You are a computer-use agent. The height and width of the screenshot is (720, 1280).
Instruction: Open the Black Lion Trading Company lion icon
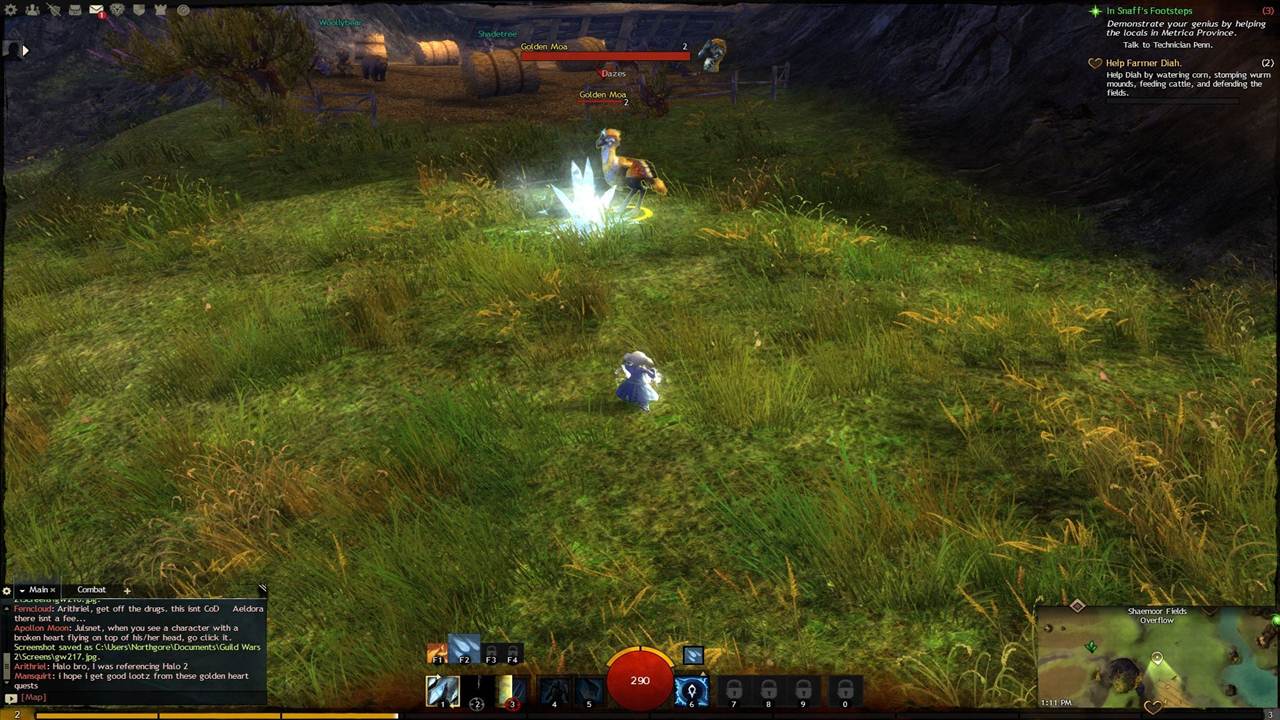(117, 10)
